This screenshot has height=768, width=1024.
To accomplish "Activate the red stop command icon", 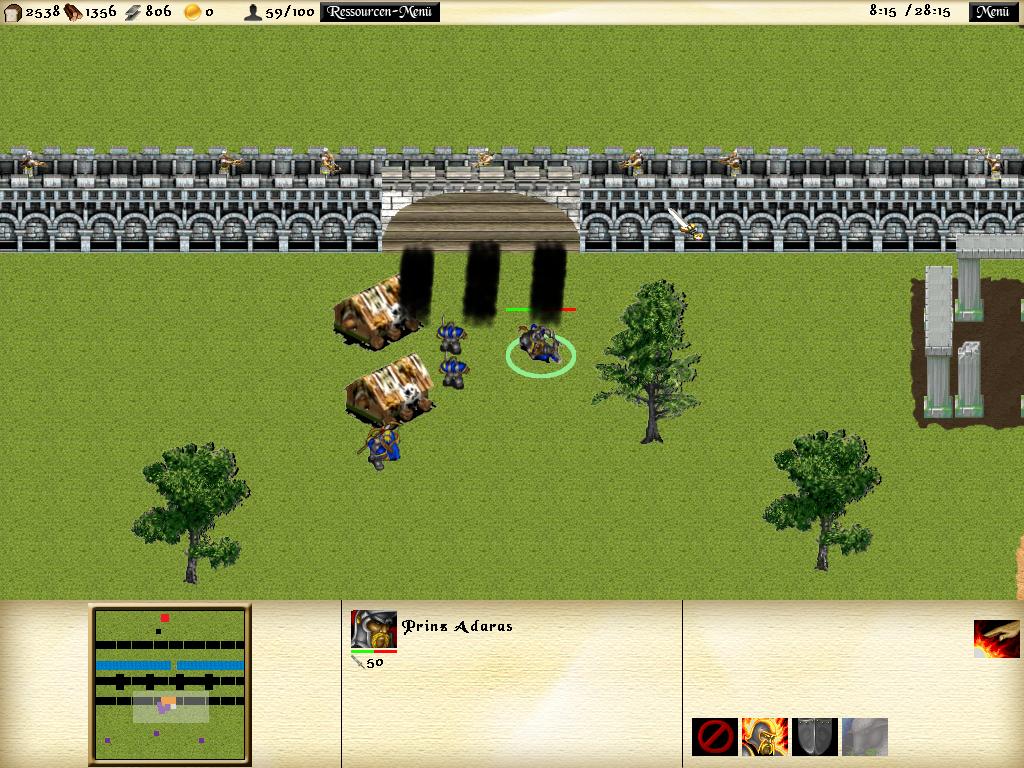I will coord(714,737).
